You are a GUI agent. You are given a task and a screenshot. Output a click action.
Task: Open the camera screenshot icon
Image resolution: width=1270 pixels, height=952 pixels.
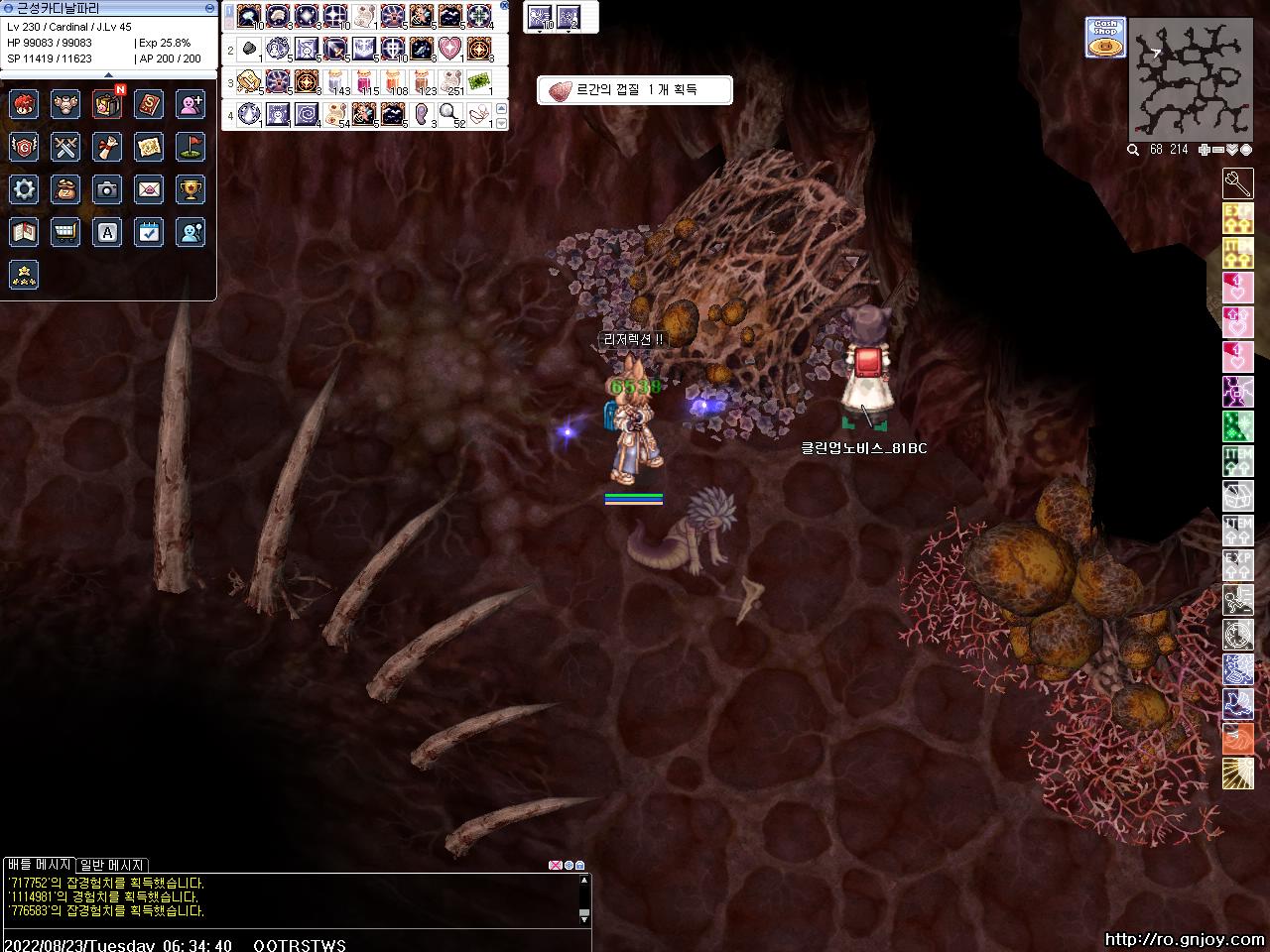[107, 189]
